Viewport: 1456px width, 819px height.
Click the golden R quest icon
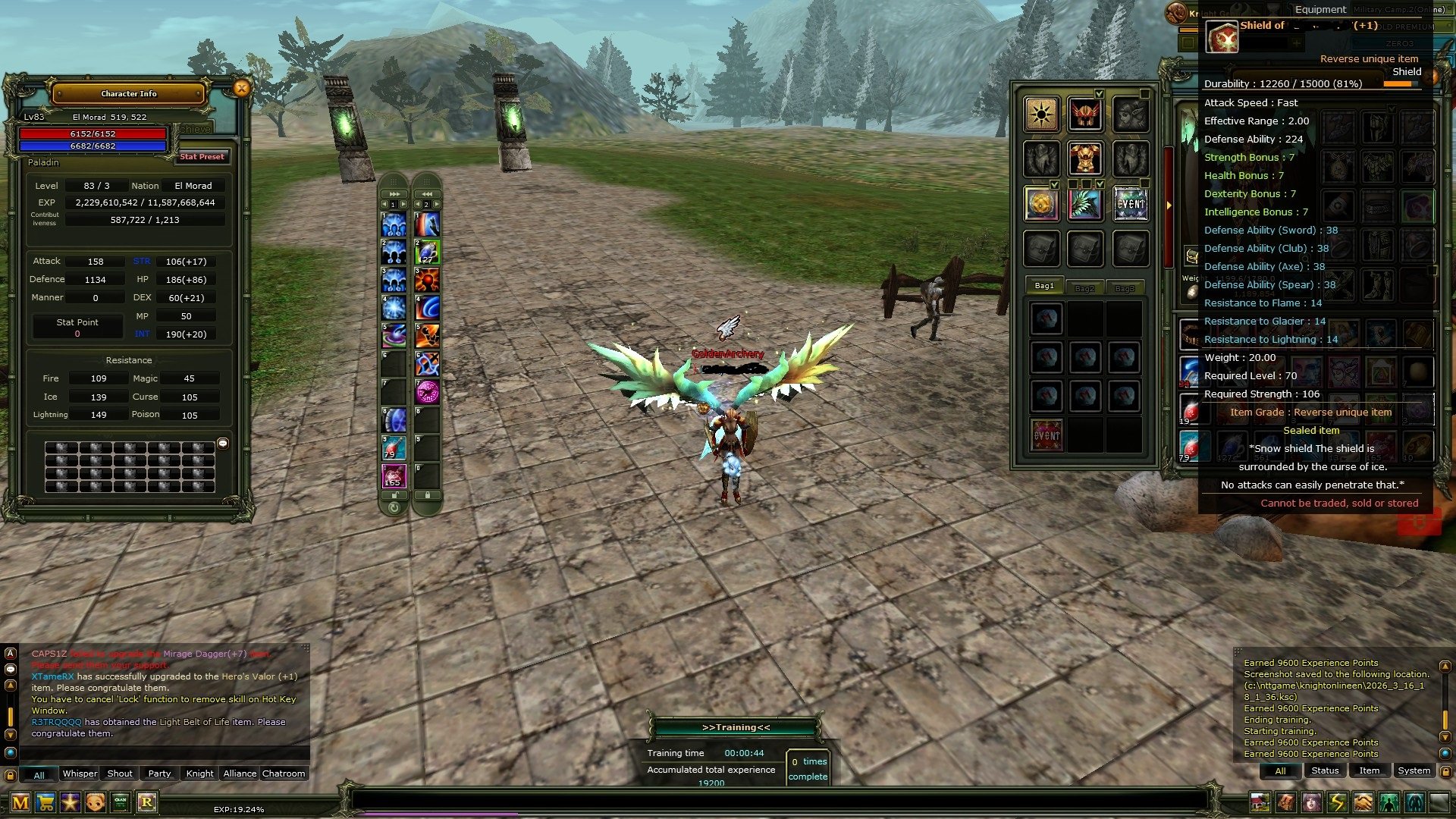(x=147, y=802)
